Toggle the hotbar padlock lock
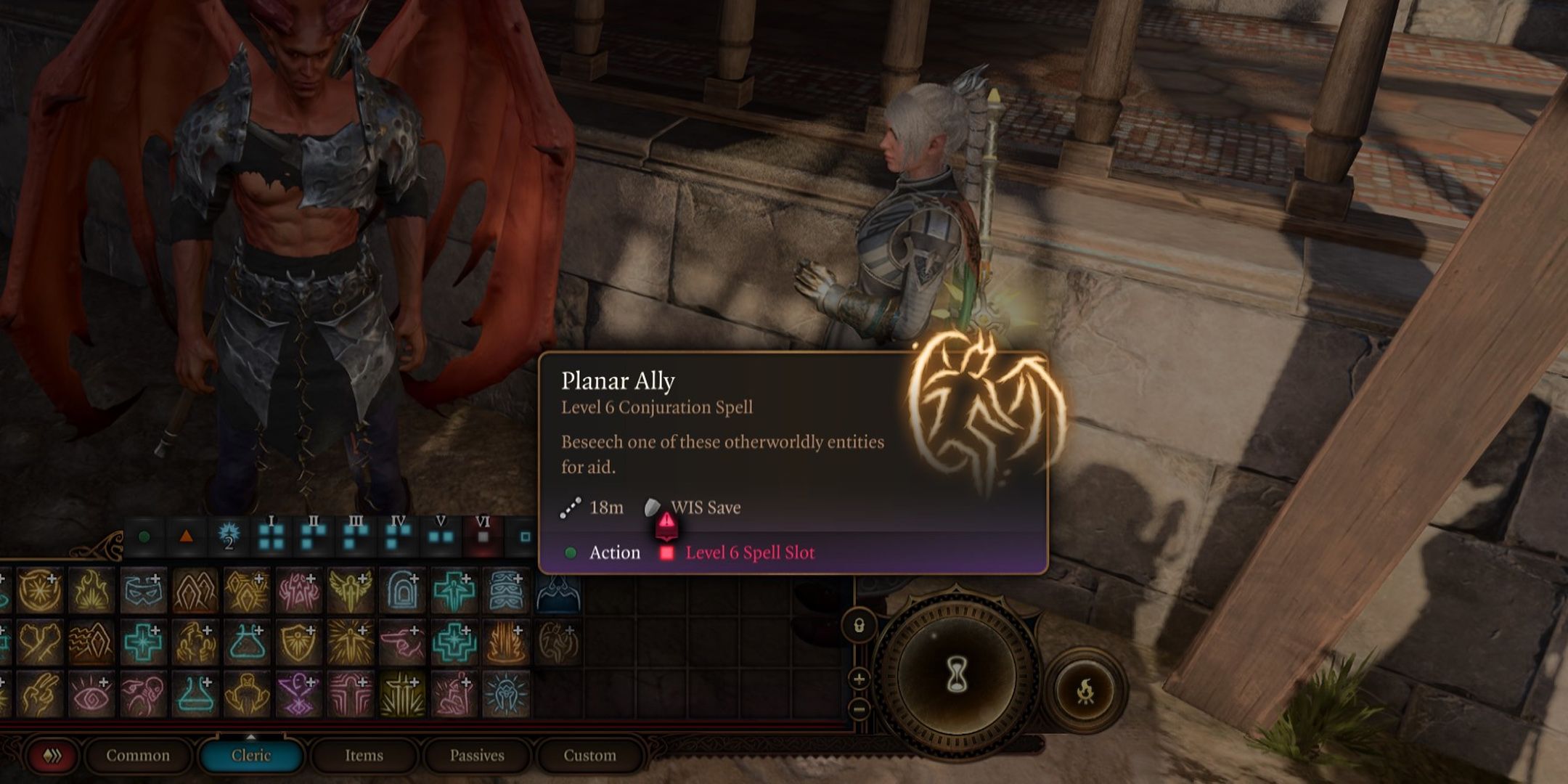The height and width of the screenshot is (784, 1568). 859,626
